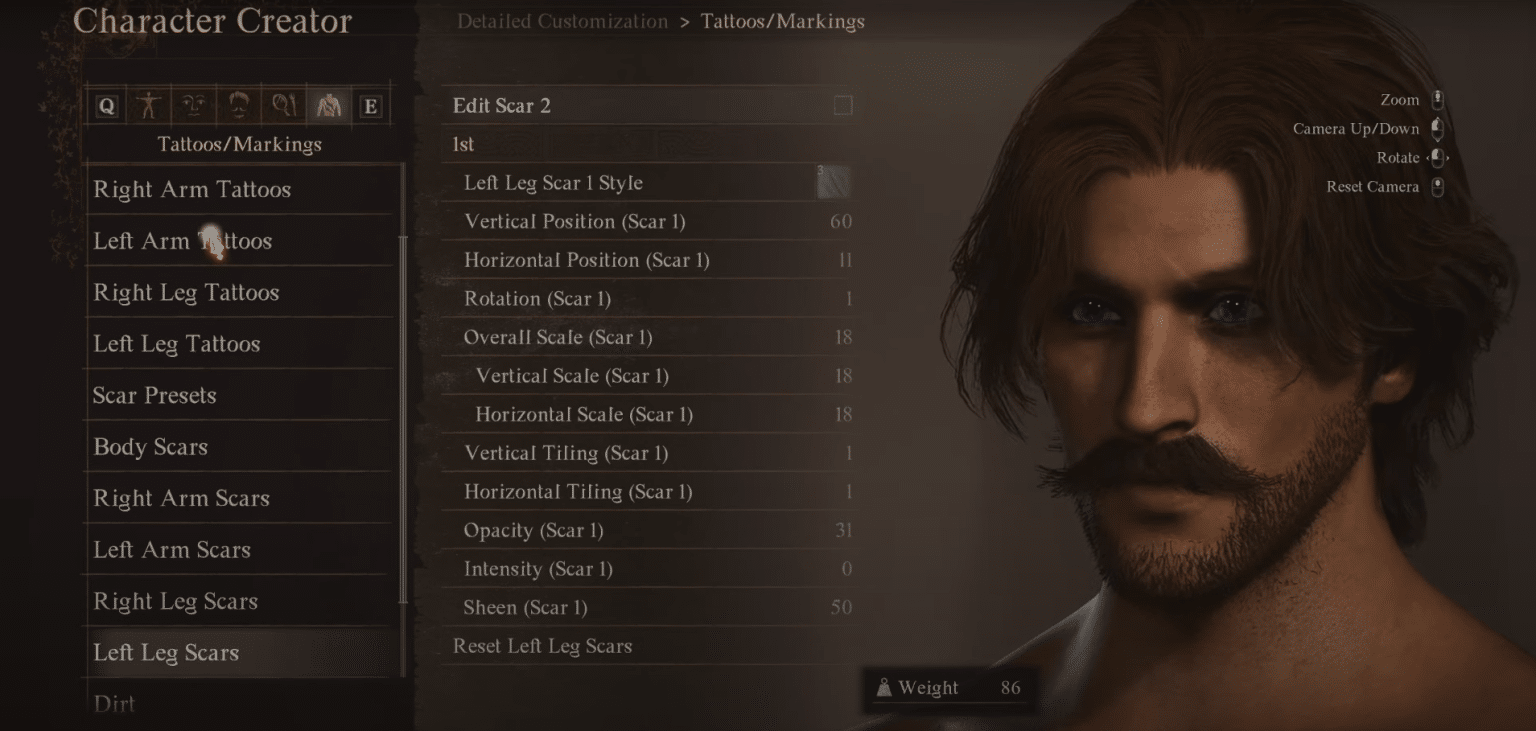
Task: Click the Reset Camera control icon
Action: pyautogui.click(x=1437, y=186)
